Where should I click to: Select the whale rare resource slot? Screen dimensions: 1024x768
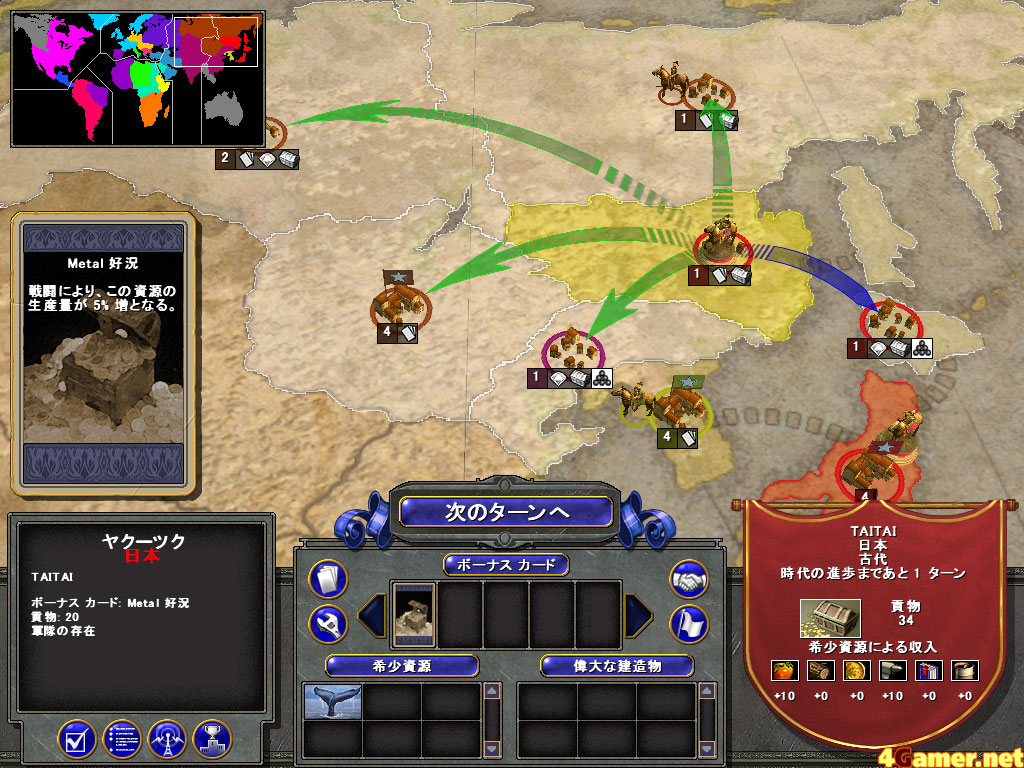(x=332, y=701)
